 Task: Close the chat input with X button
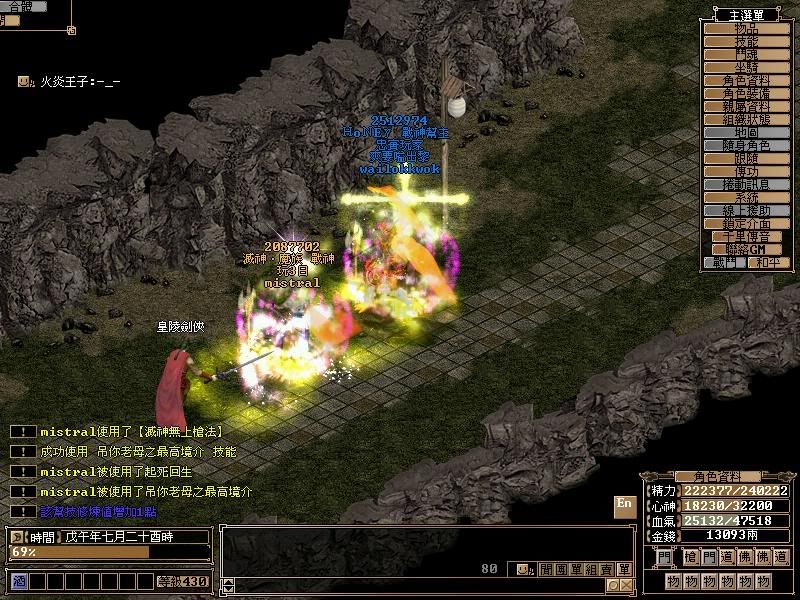626,585
